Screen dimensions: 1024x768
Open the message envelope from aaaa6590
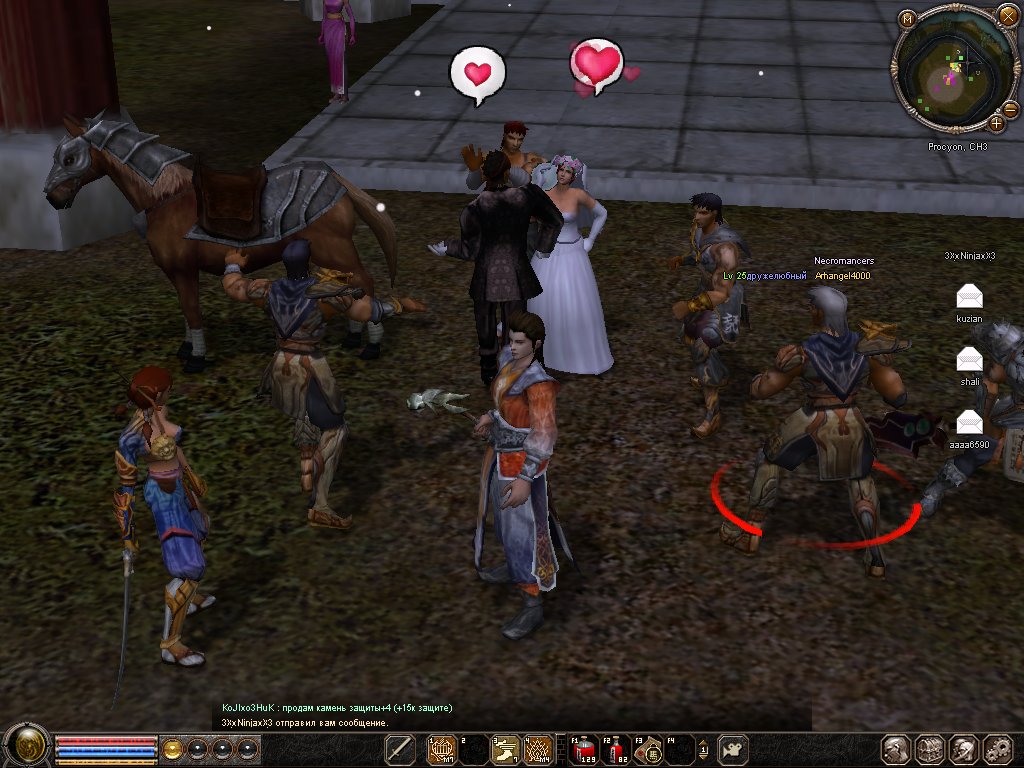point(969,421)
